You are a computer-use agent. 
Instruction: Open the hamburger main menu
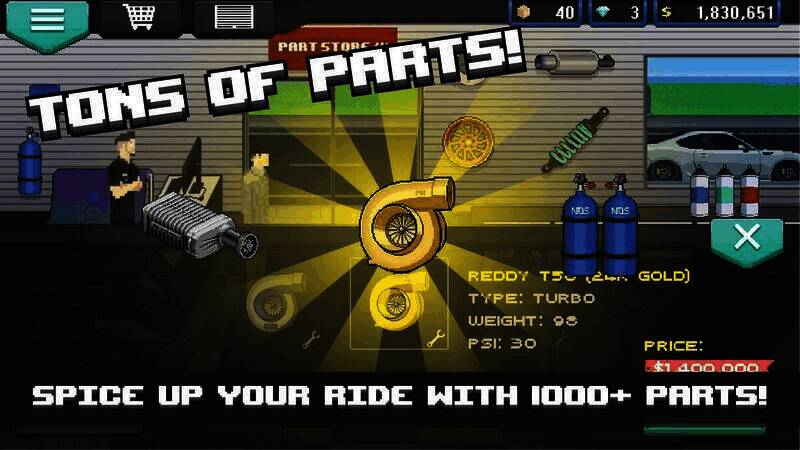45,20
